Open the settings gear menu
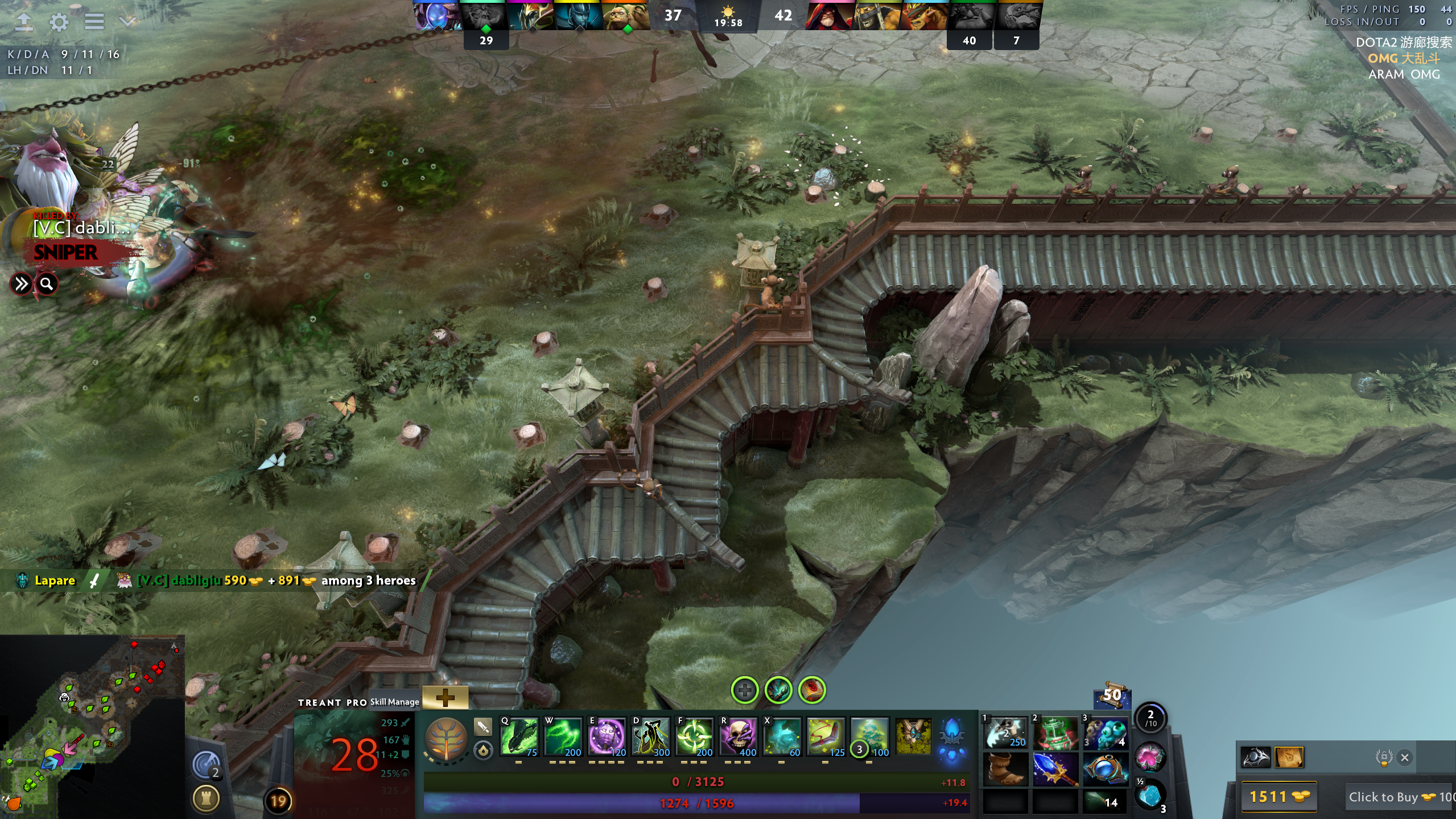The image size is (1456, 819). 59,22
